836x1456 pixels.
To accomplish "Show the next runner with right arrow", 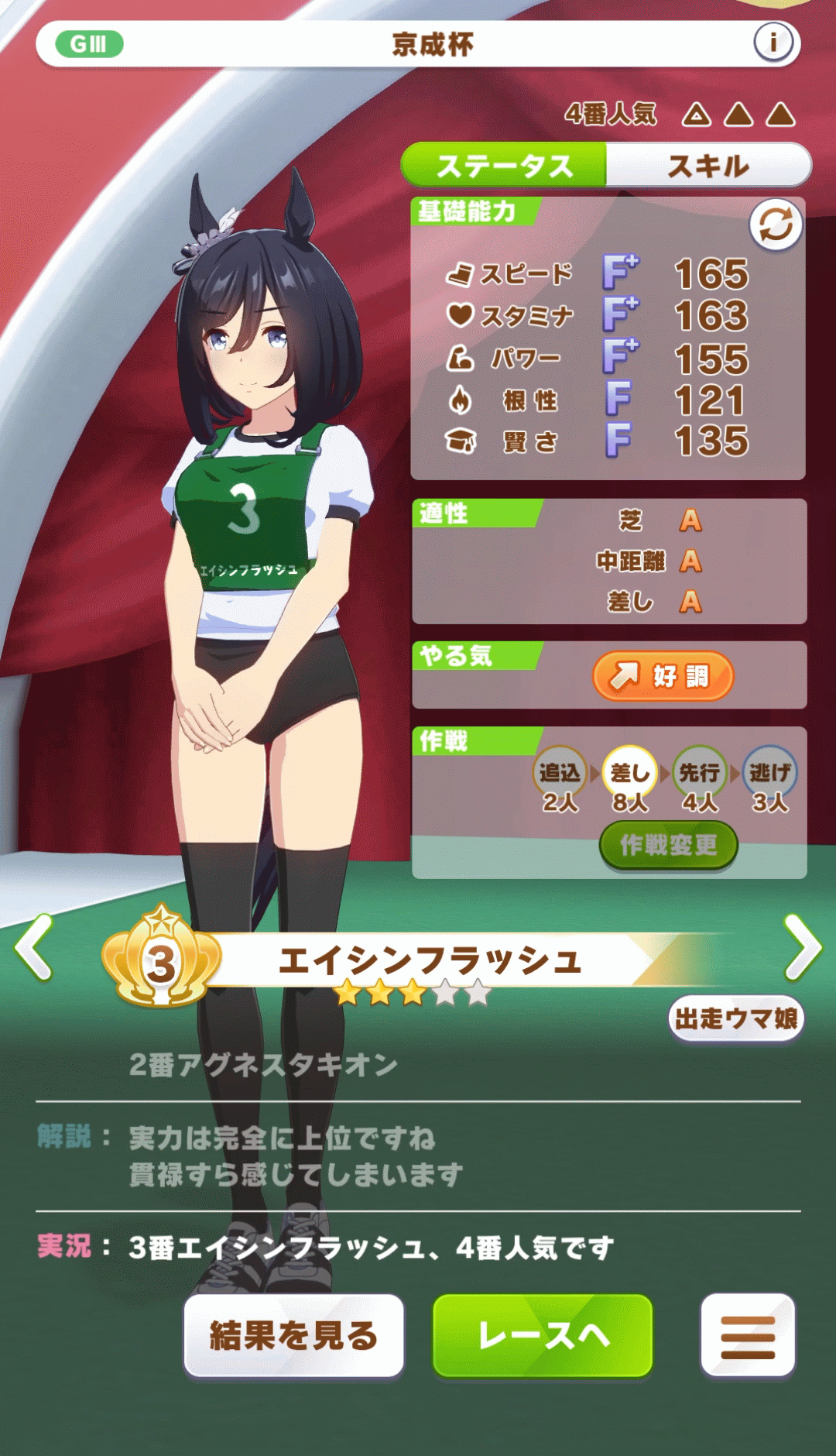I will tap(802, 947).
